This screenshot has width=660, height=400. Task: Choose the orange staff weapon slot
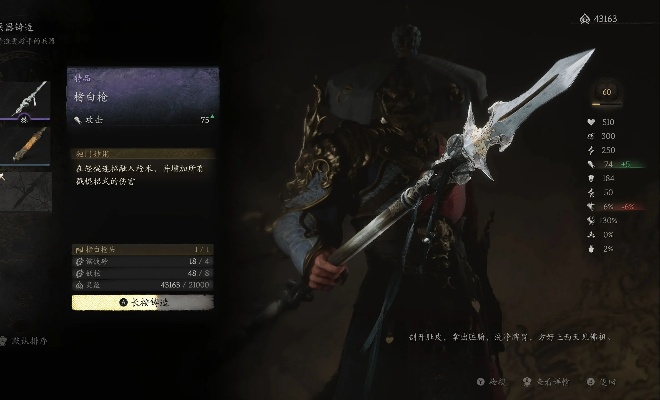[25, 143]
